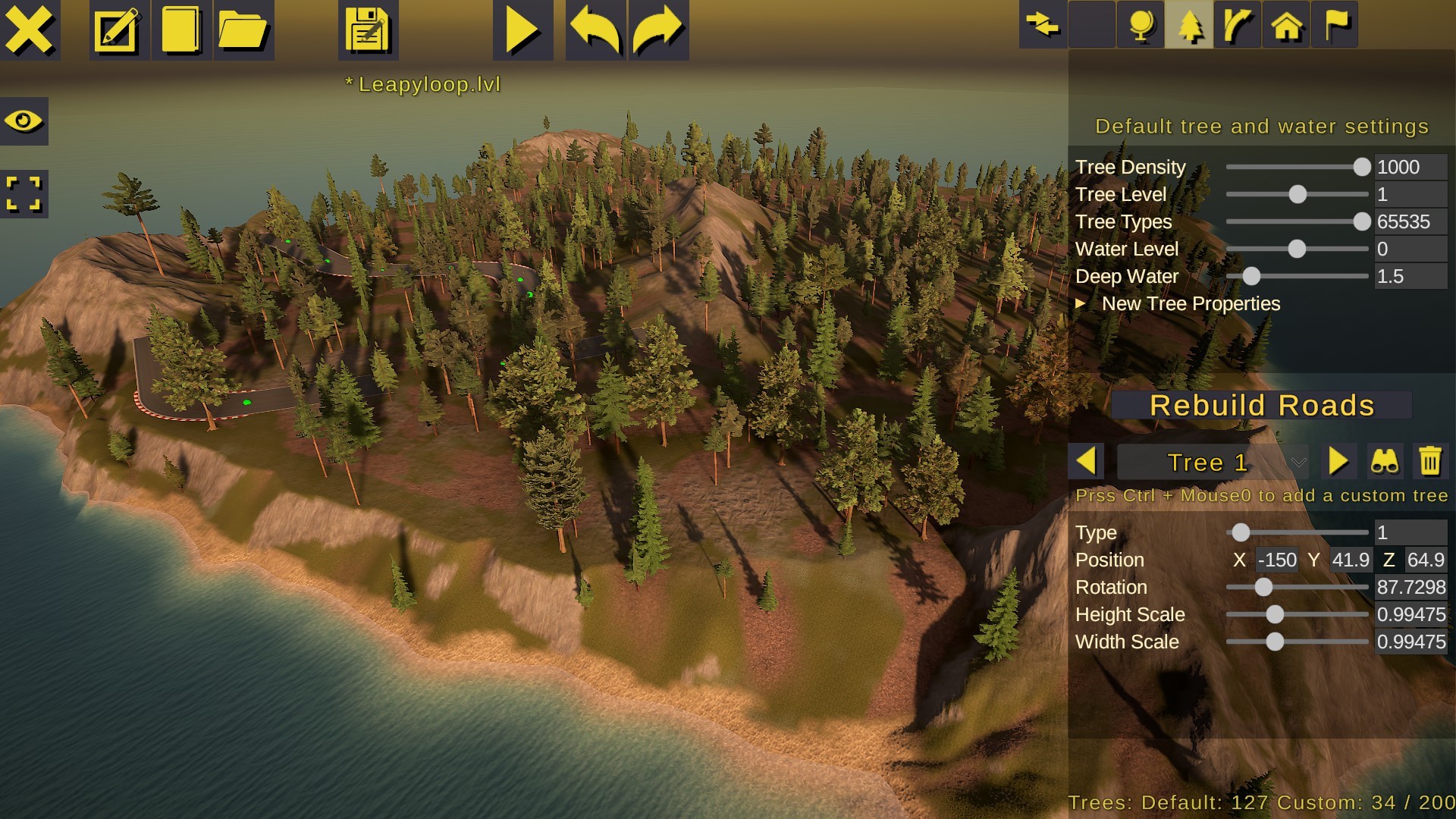Screen dimensions: 1456x819
Task: Find the selected tree with binoculars
Action: [x=1385, y=461]
